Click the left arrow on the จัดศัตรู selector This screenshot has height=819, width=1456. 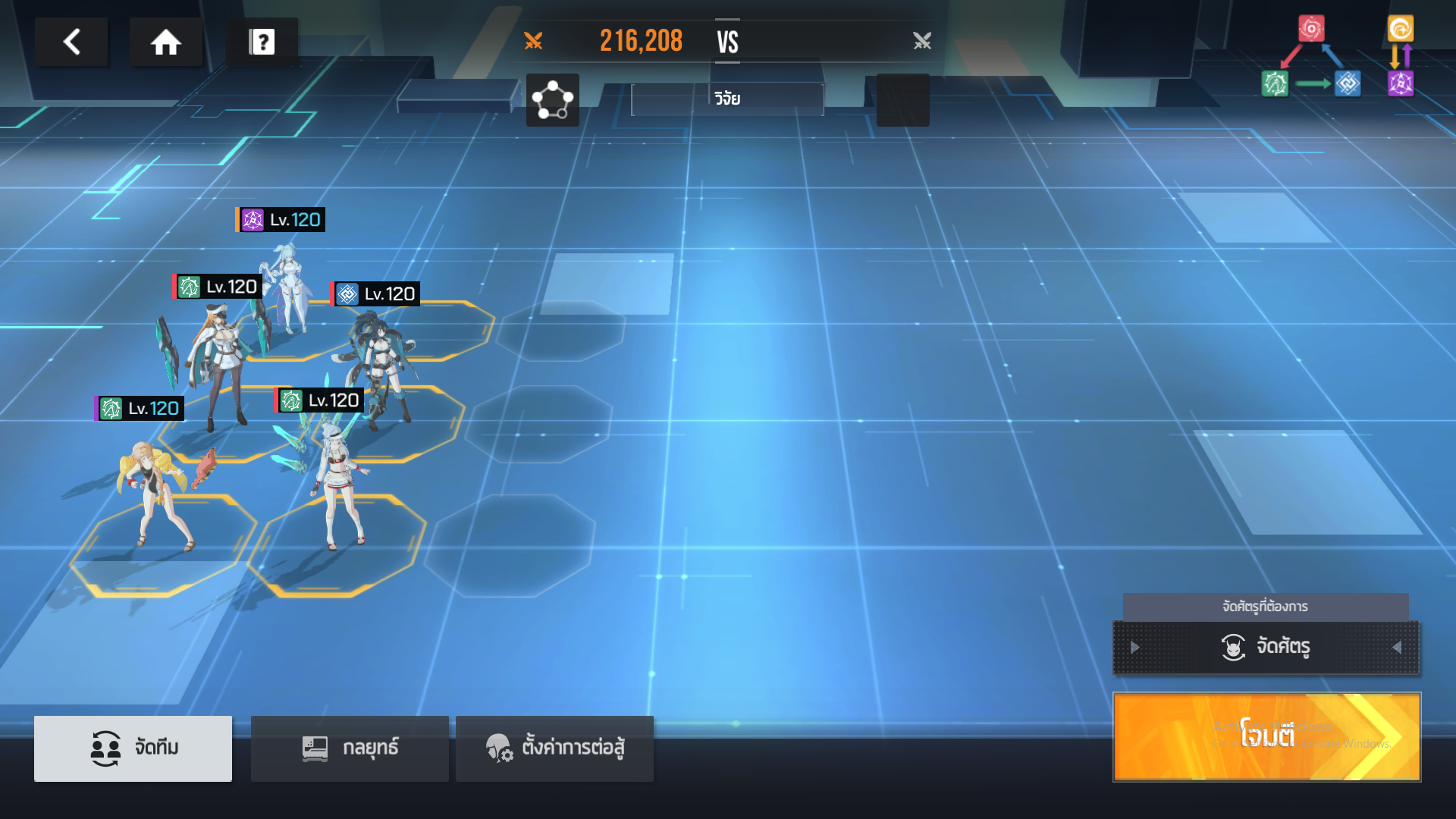(x=1135, y=647)
